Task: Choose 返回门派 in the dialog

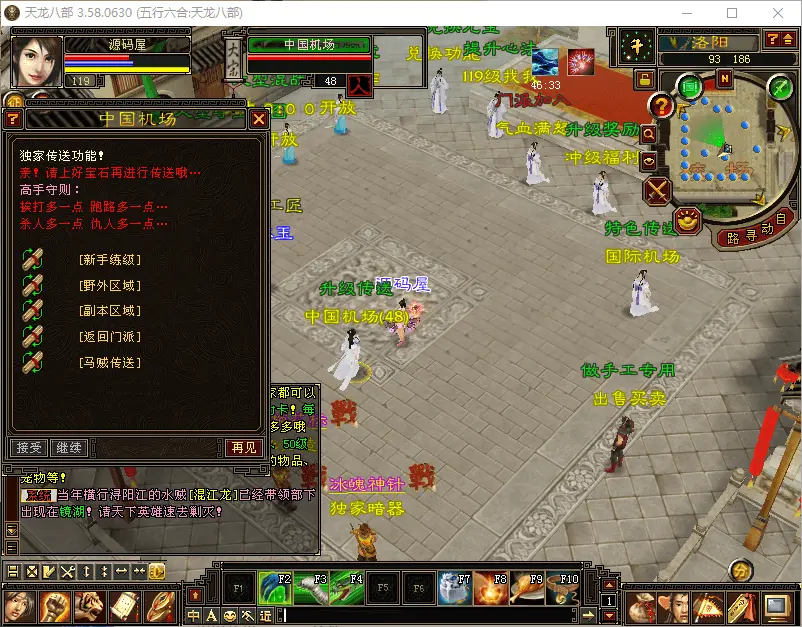Action: coord(110,336)
